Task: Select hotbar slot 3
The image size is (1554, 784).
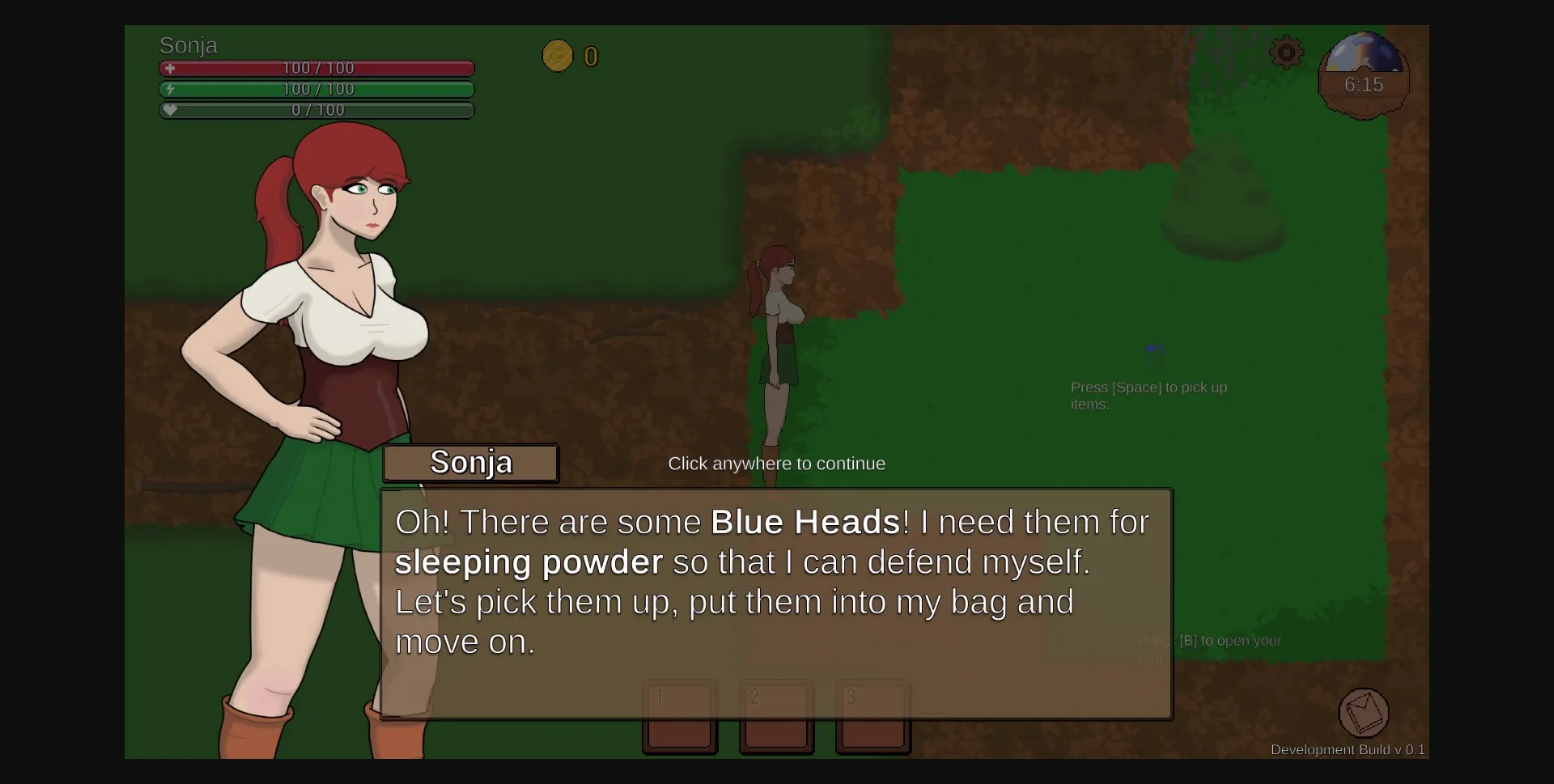Action: click(873, 717)
